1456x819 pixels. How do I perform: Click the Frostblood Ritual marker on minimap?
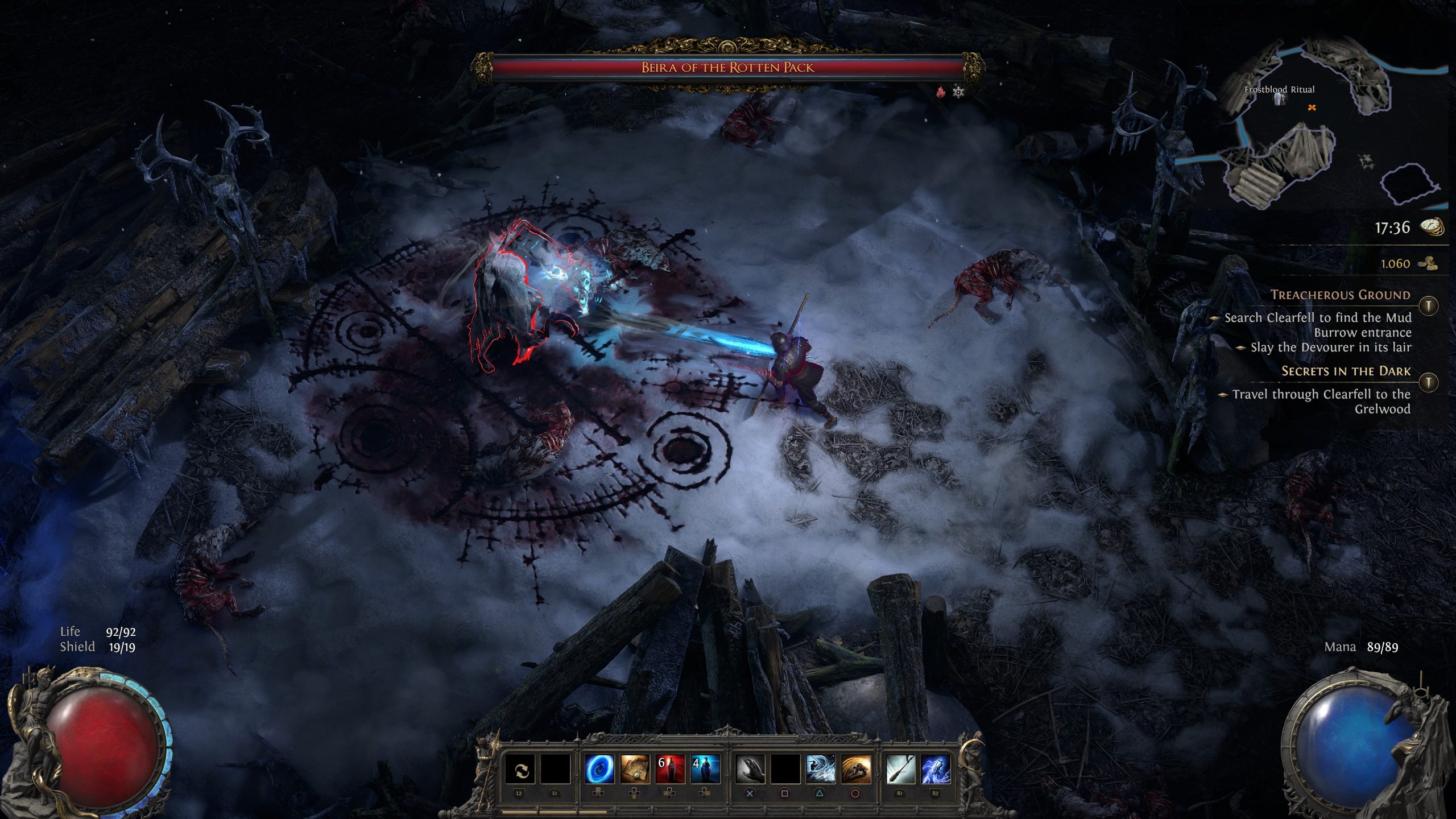[1280, 98]
